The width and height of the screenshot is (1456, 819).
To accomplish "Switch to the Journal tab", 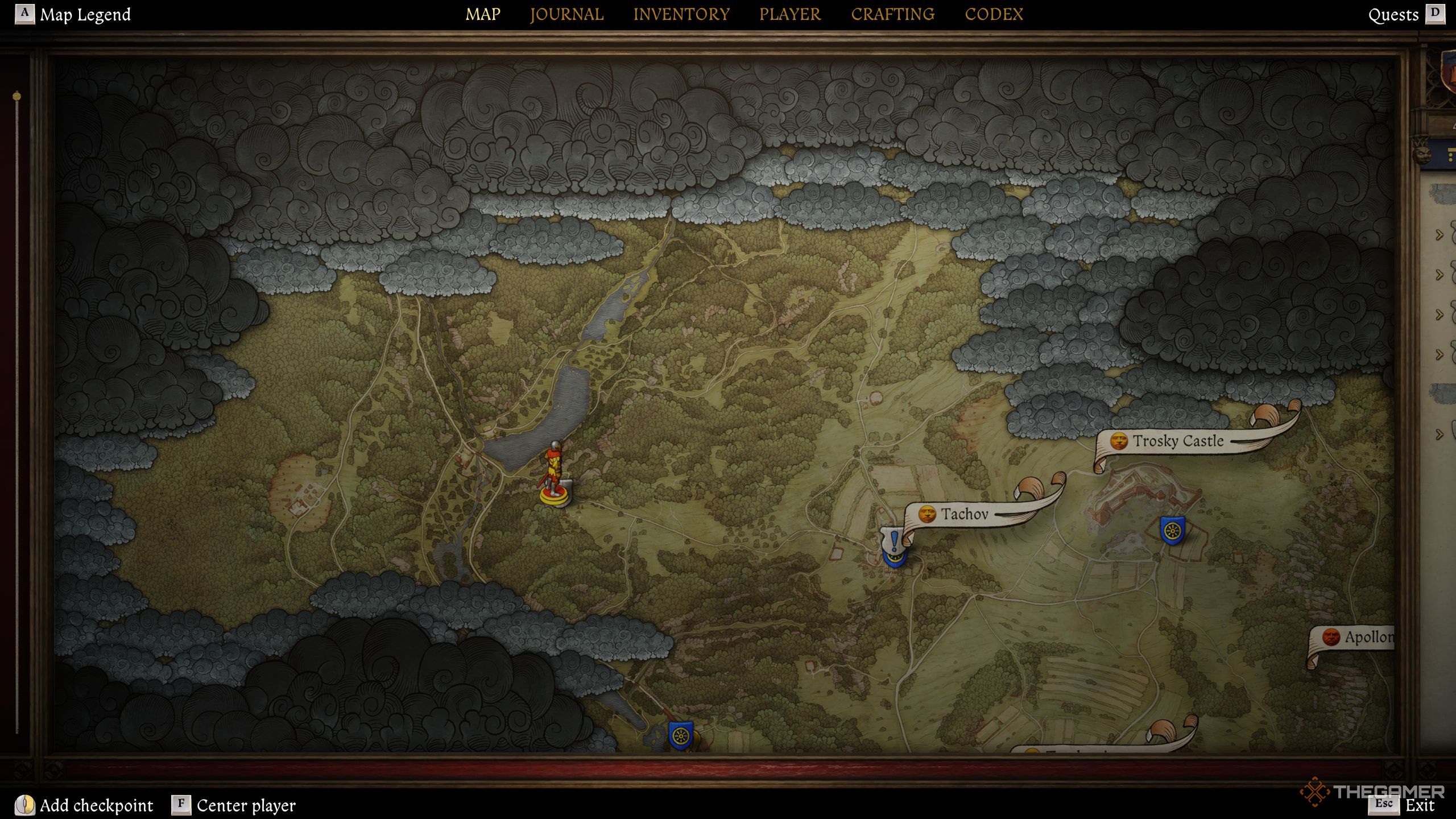I will pos(566,14).
